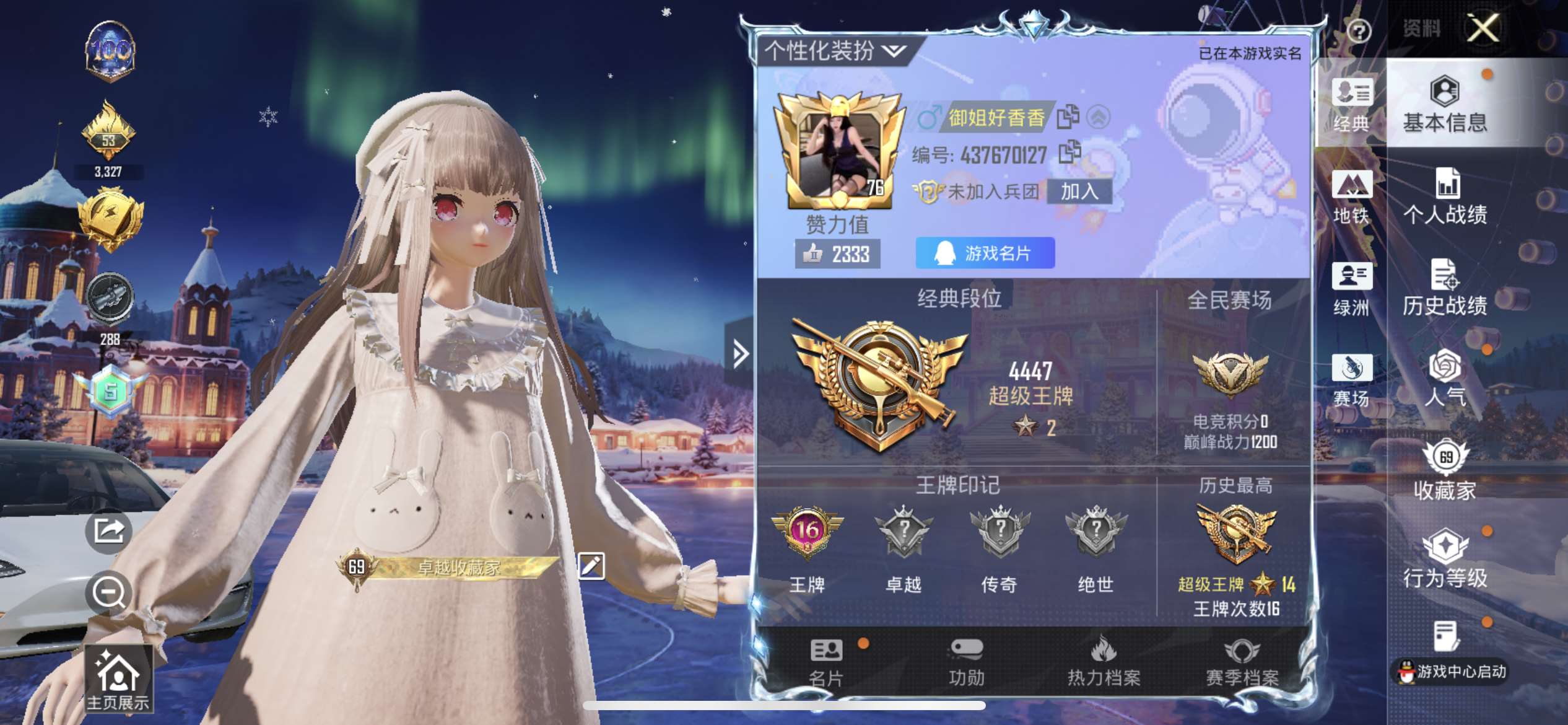The height and width of the screenshot is (725, 1568).
Task: Join a clan with the 加入 button
Action: (x=1079, y=191)
